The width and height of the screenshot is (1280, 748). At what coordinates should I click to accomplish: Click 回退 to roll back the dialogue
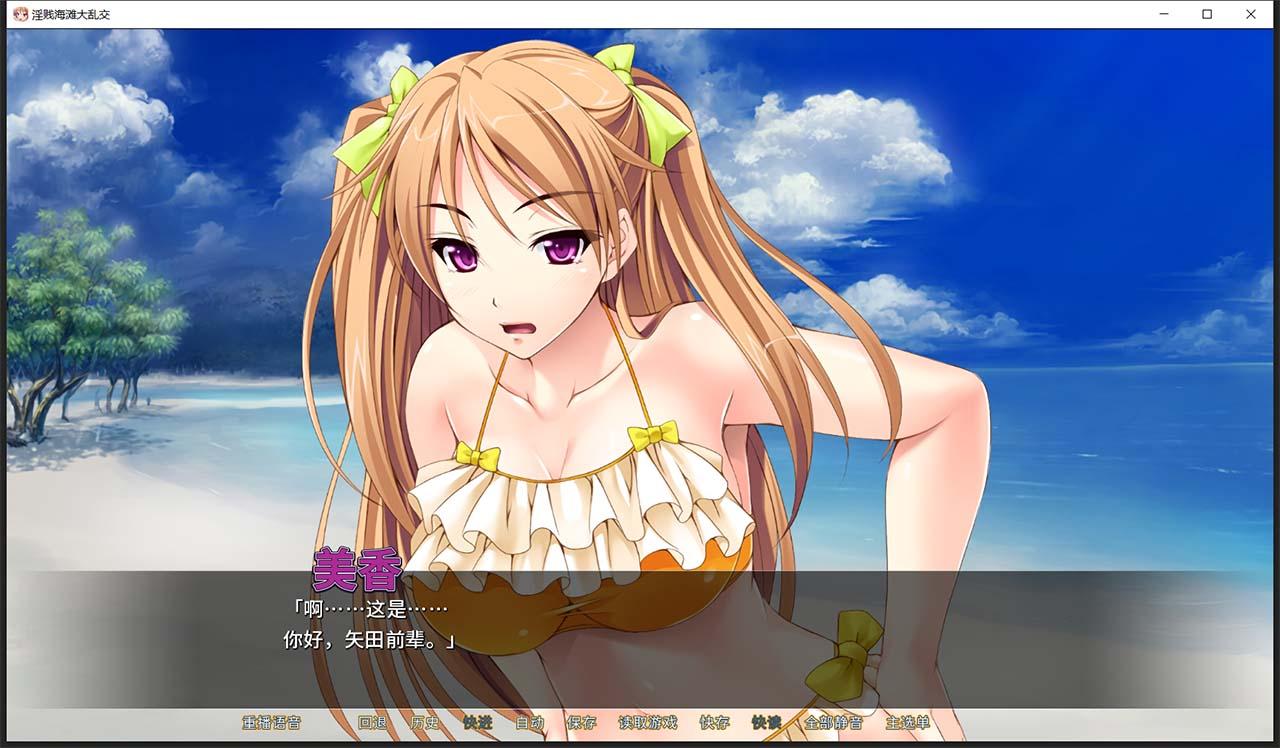coord(373,723)
